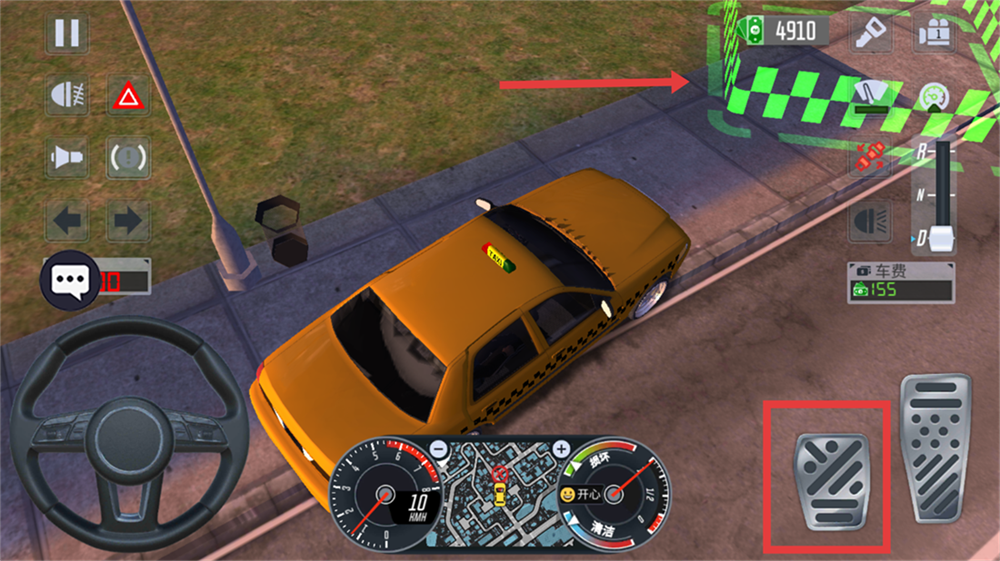Image resolution: width=1000 pixels, height=561 pixels.
Task: Pause the game
Action: [67, 34]
